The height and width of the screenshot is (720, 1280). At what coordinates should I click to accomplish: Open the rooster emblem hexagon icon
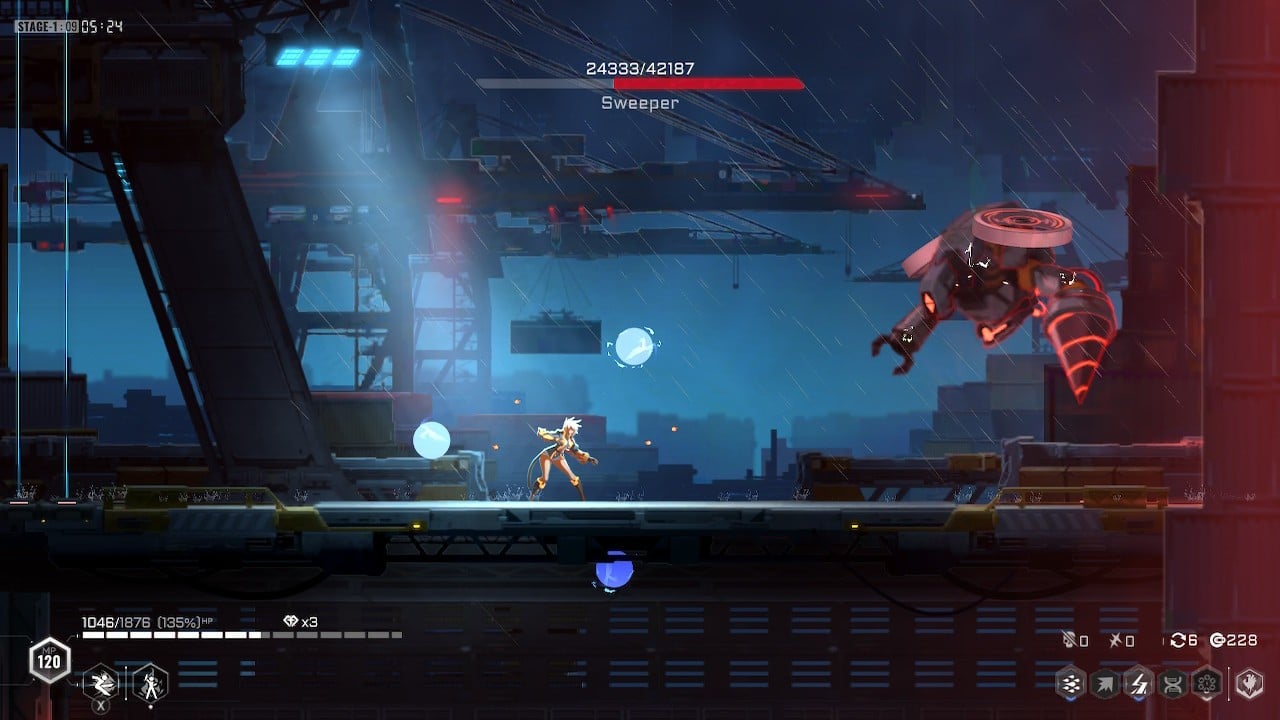click(1248, 684)
